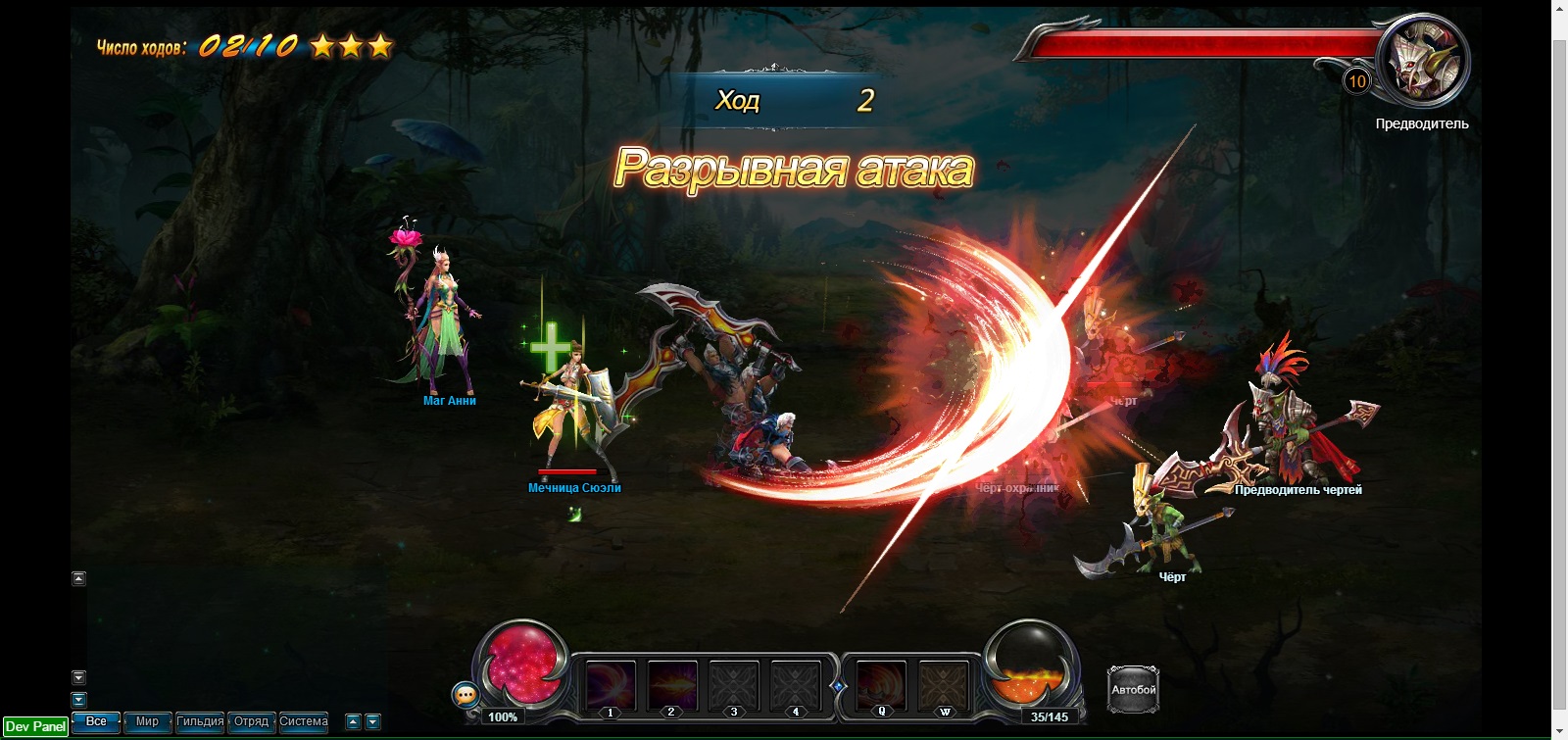Show the Система chat tab

(x=304, y=722)
